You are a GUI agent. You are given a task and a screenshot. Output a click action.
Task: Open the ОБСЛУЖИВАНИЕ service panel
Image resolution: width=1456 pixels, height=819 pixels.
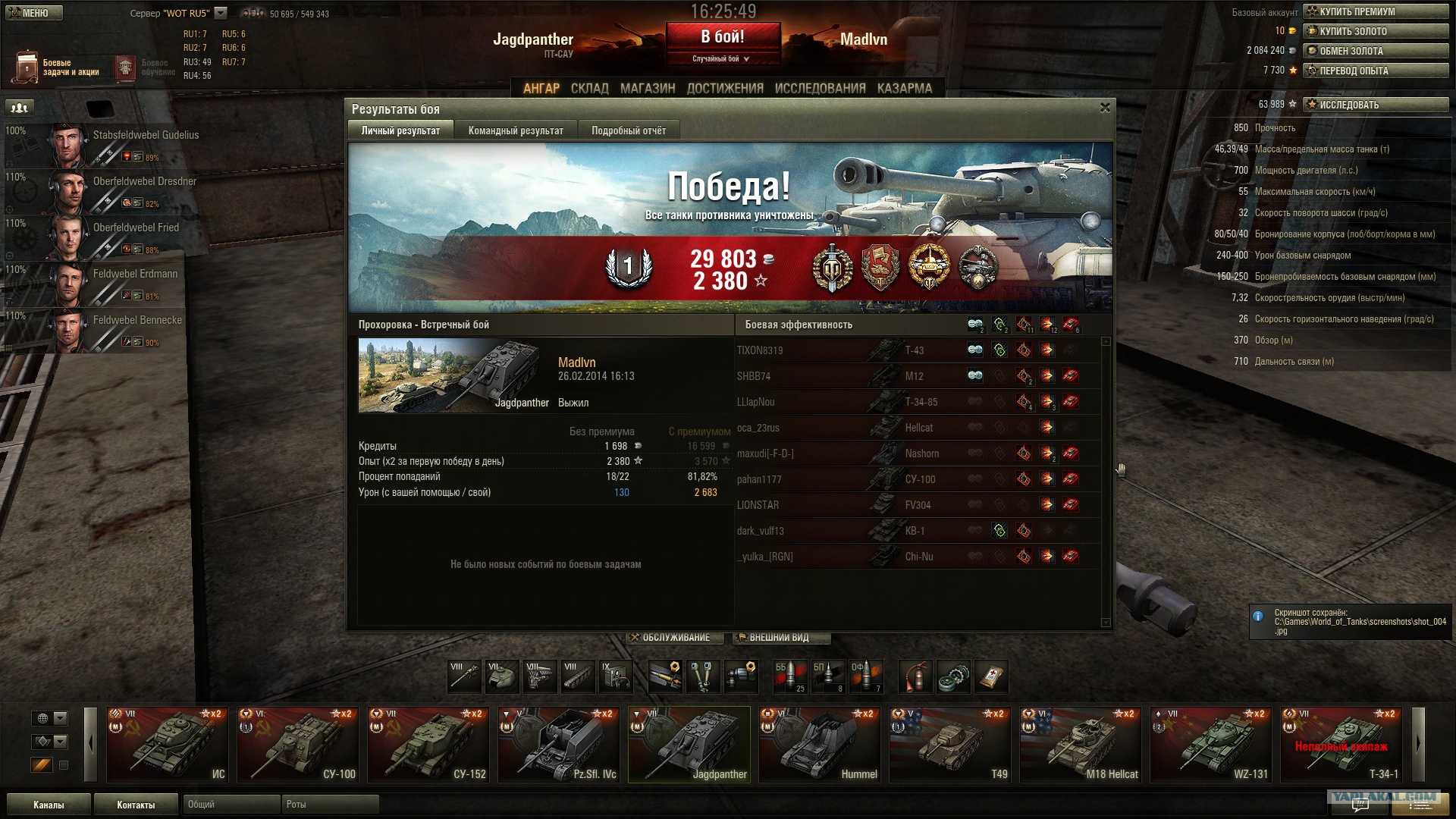(670, 638)
